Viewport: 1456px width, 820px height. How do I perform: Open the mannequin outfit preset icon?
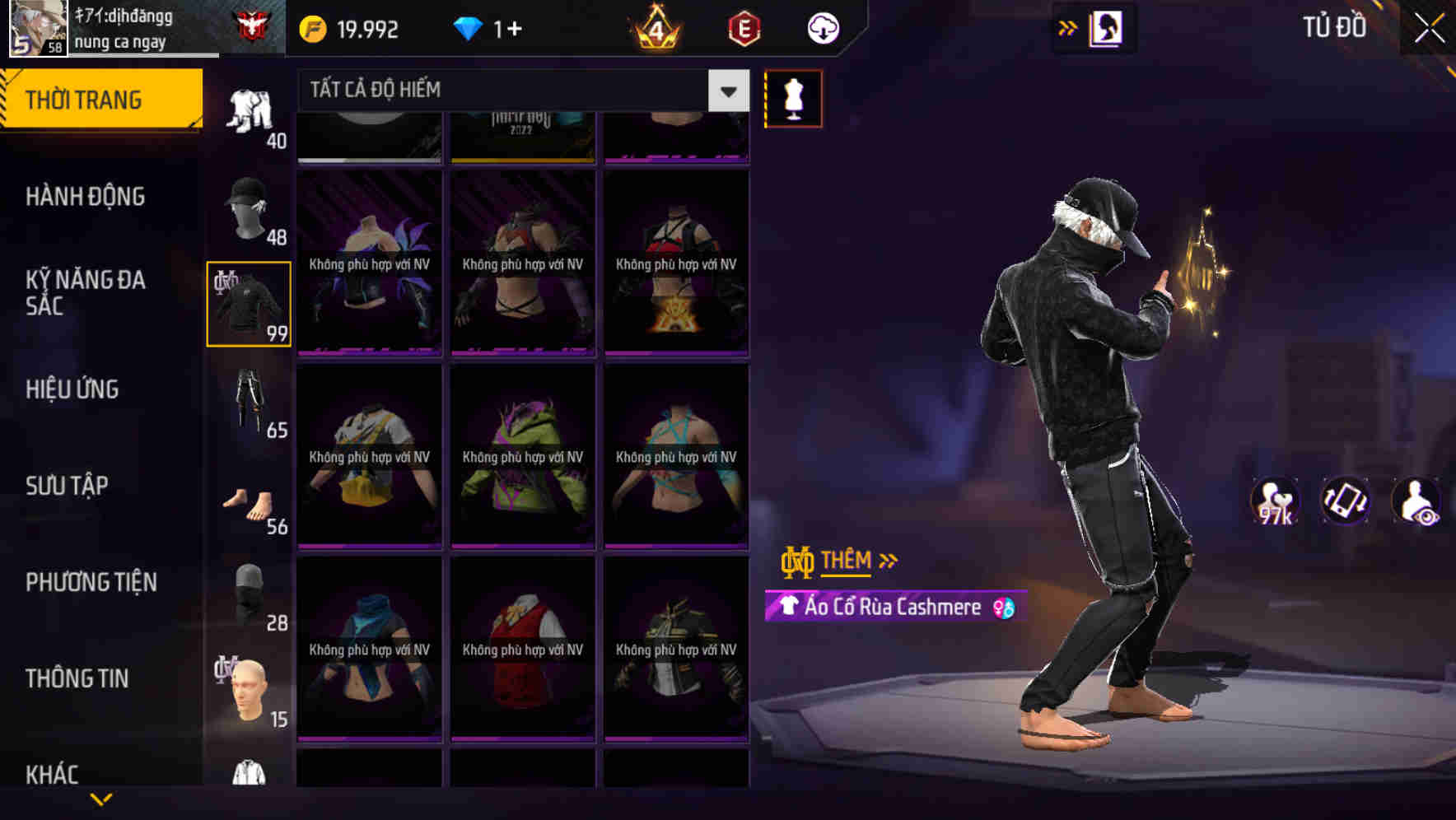point(793,97)
